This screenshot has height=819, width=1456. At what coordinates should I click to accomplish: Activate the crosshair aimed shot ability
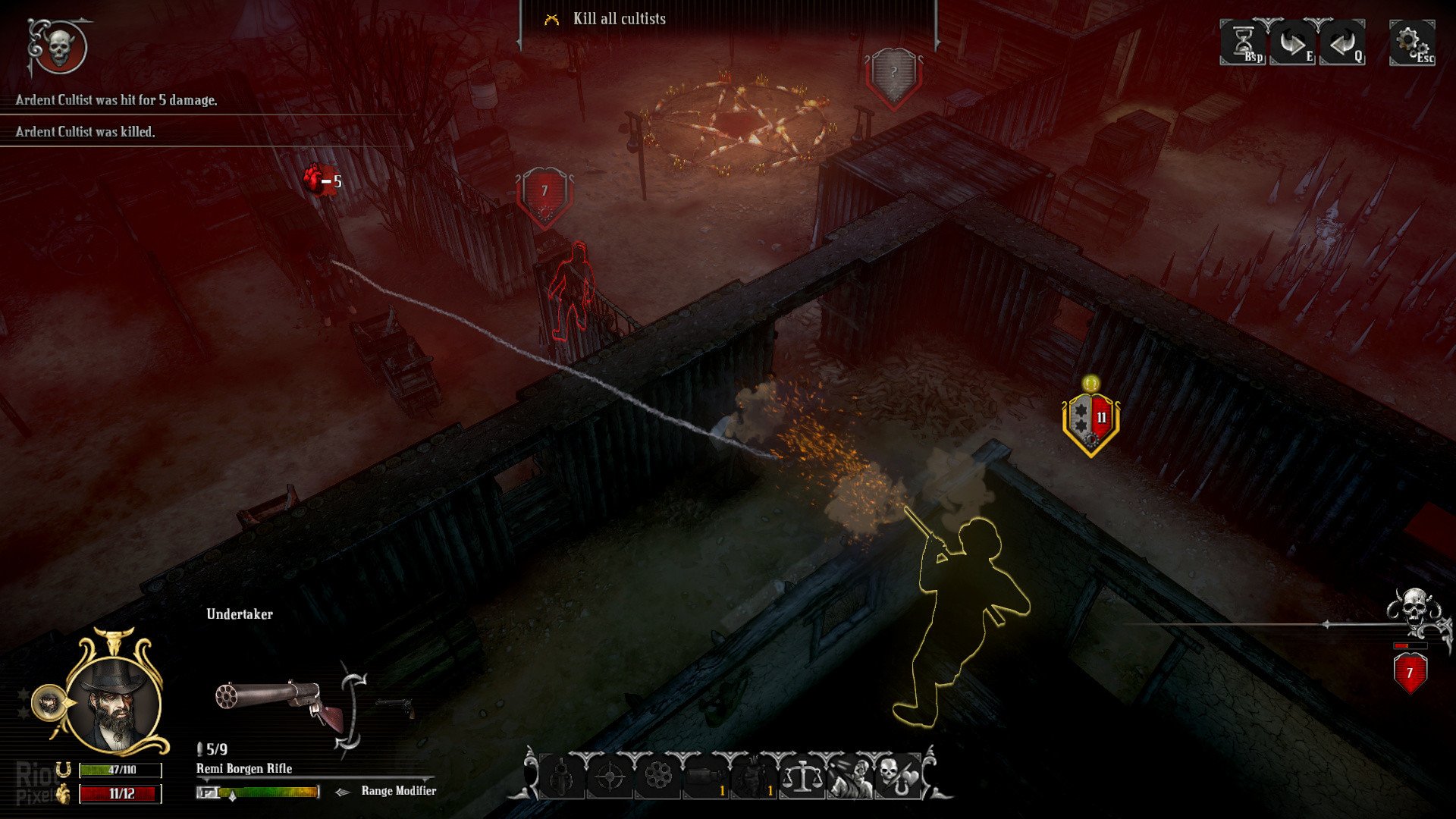610,777
